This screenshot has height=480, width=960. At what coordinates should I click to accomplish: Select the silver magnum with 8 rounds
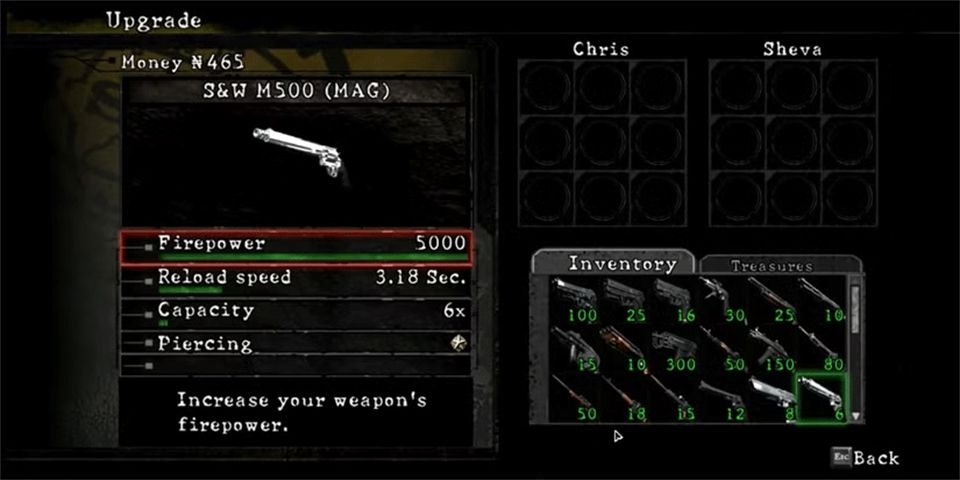pos(772,397)
